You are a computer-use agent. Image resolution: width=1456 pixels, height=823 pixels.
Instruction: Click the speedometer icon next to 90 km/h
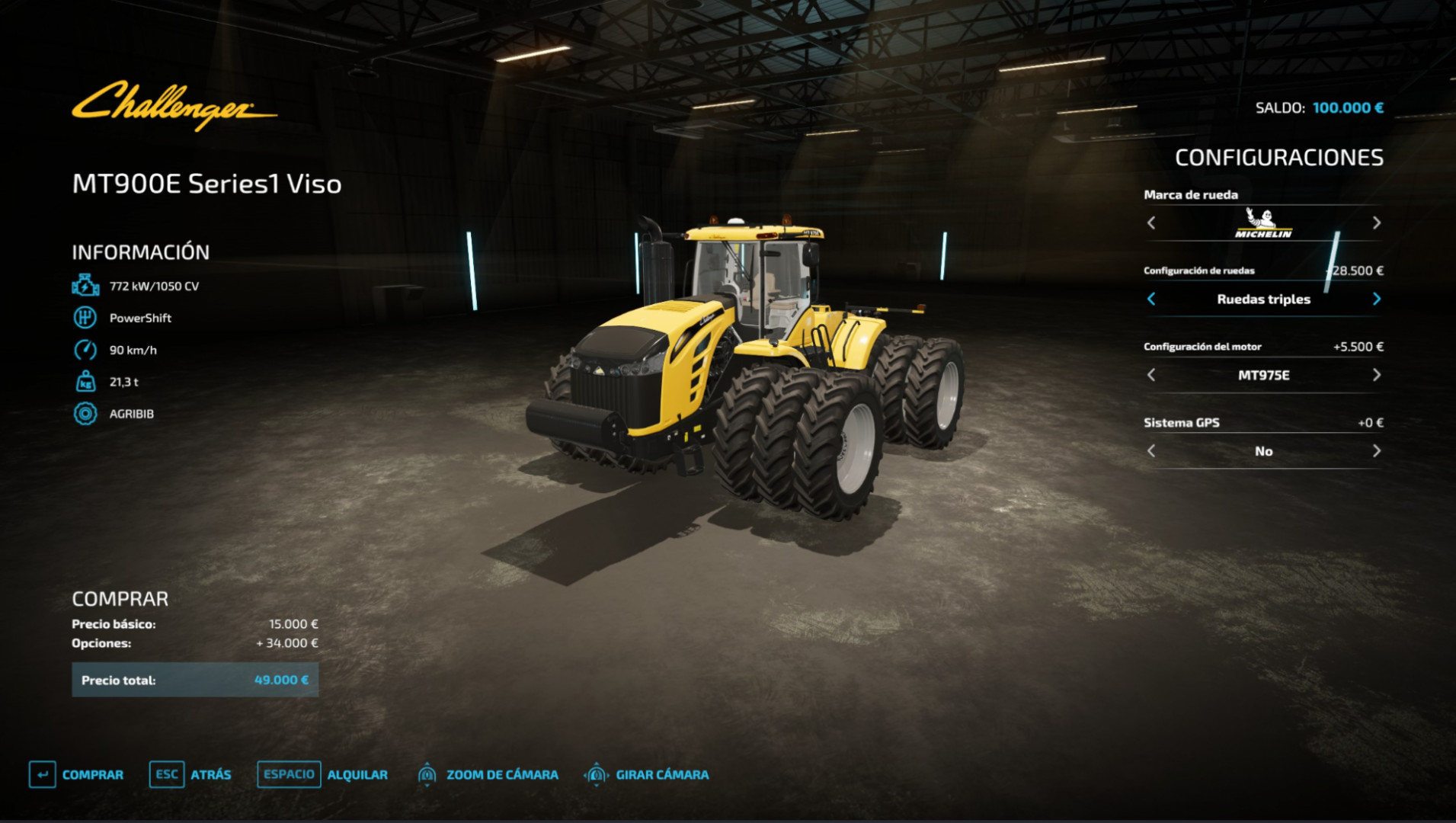point(86,350)
